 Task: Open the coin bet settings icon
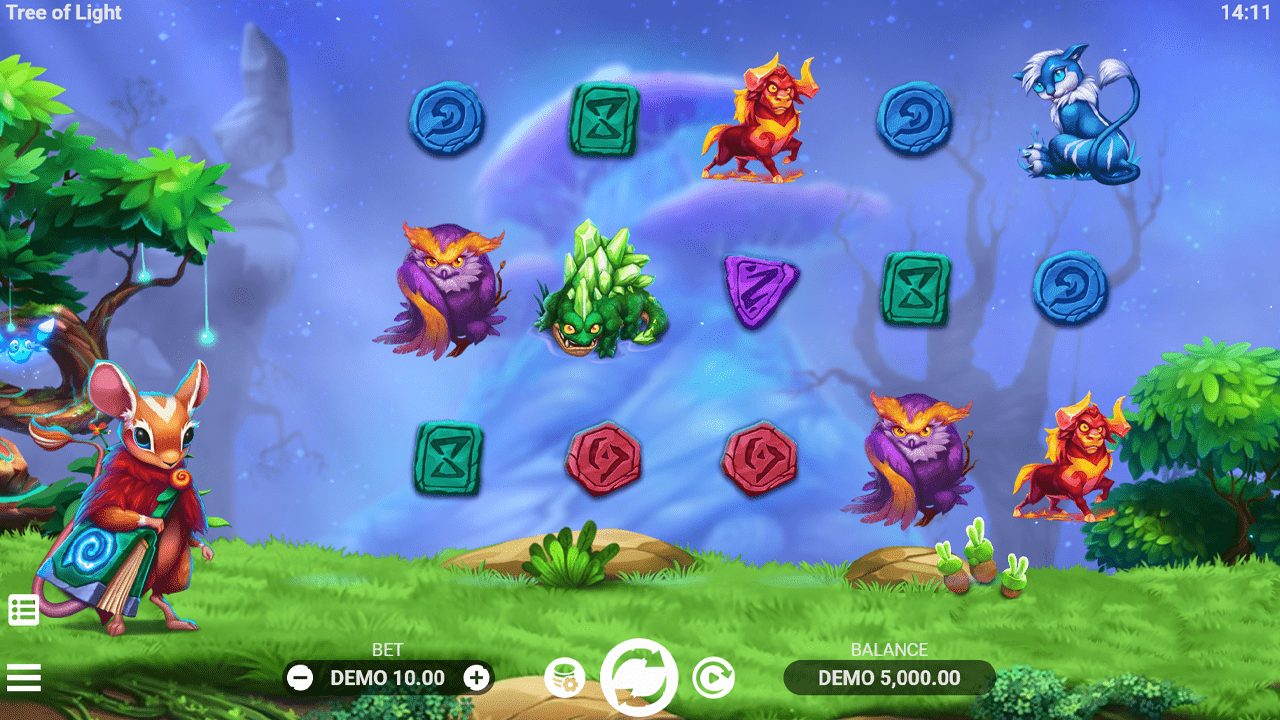564,678
